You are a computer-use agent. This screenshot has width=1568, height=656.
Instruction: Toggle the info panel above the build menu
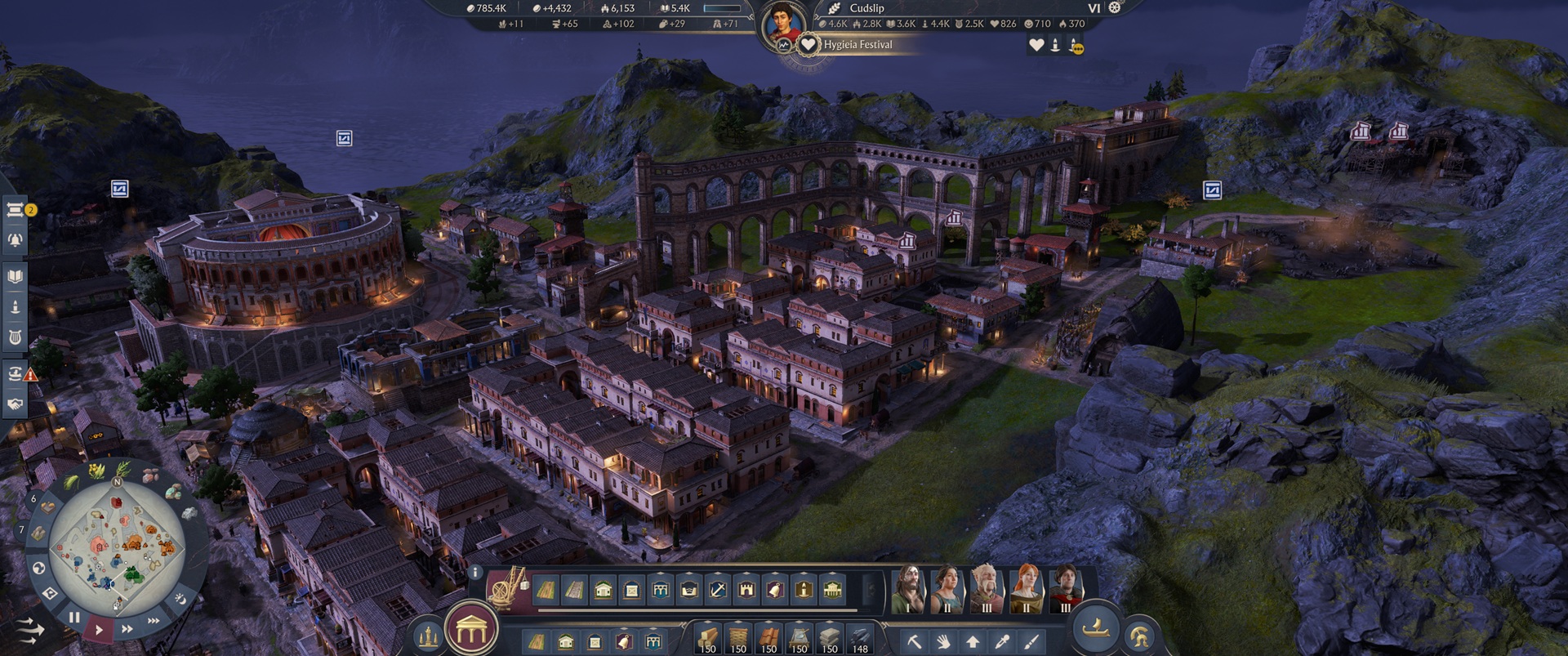pos(475,572)
